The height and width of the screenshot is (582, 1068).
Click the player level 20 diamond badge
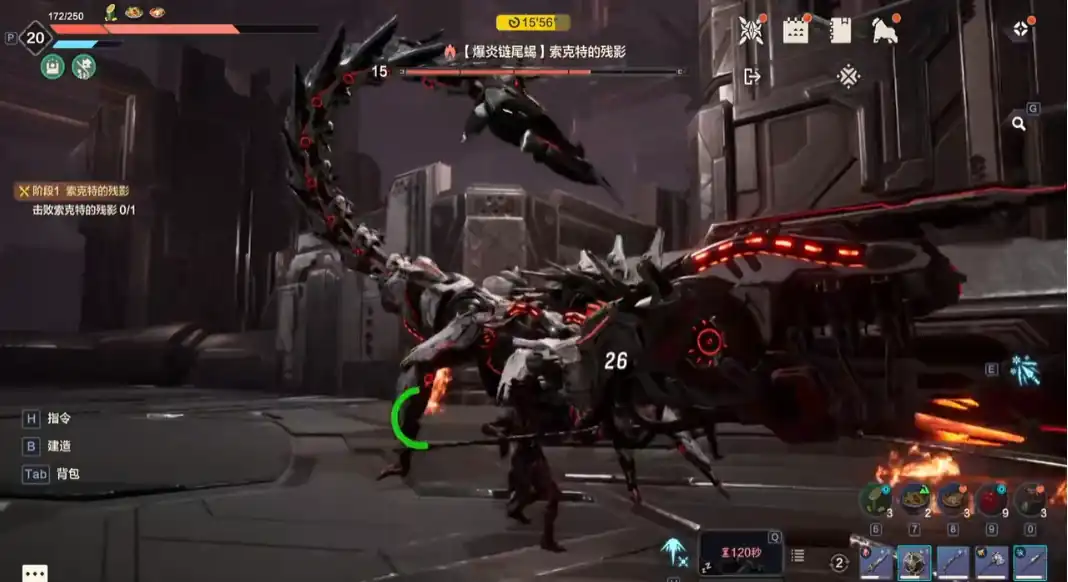pyautogui.click(x=36, y=39)
